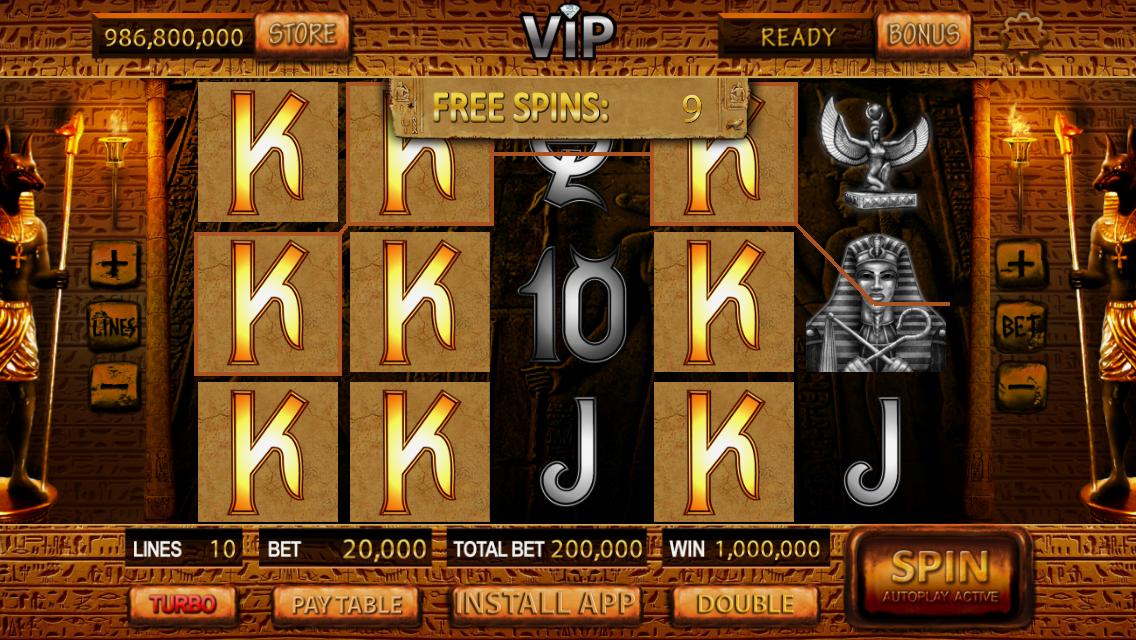Open the Store
1136x640 pixels.
302,35
